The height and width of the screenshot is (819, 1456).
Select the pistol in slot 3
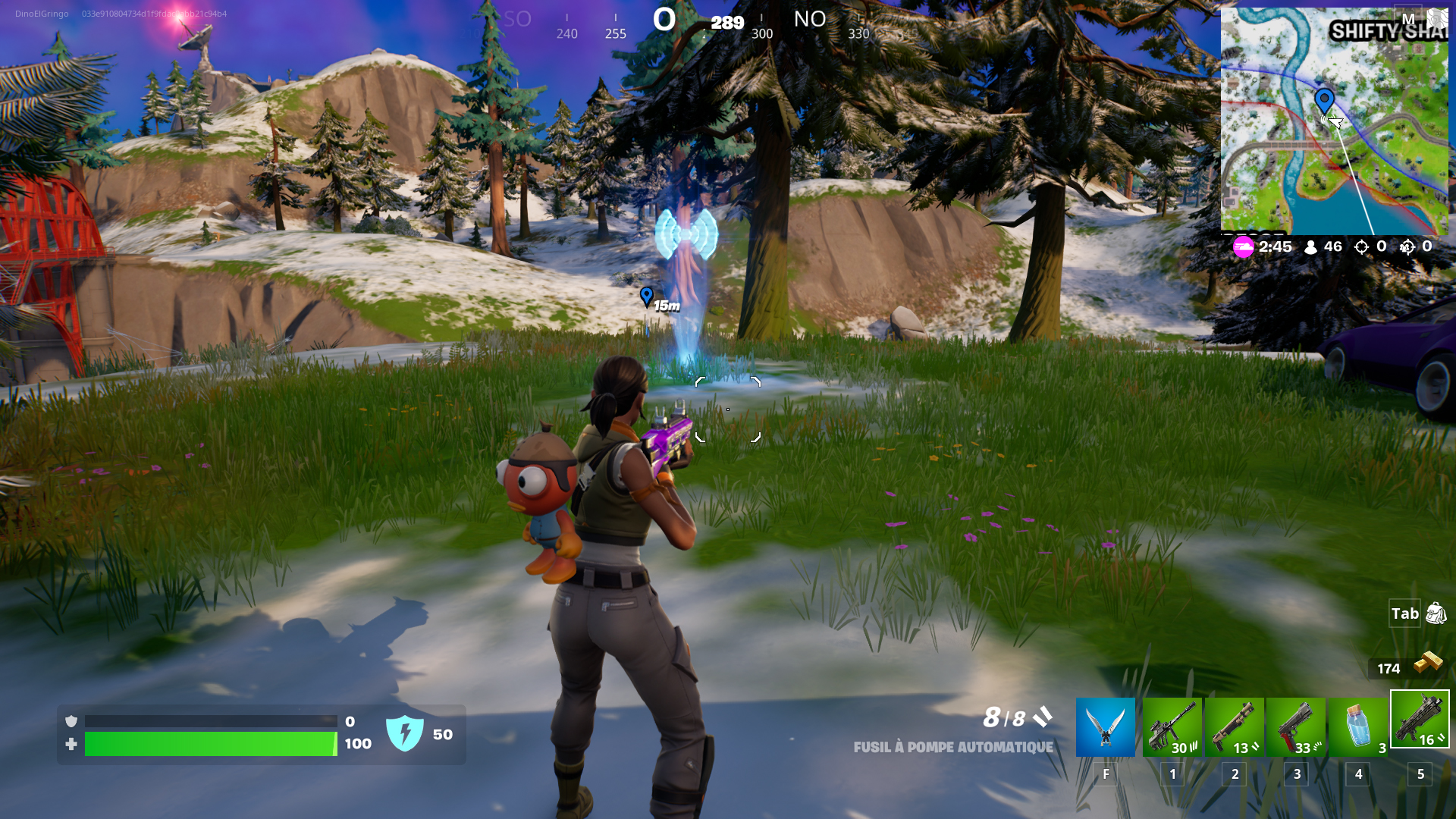coord(1297,726)
